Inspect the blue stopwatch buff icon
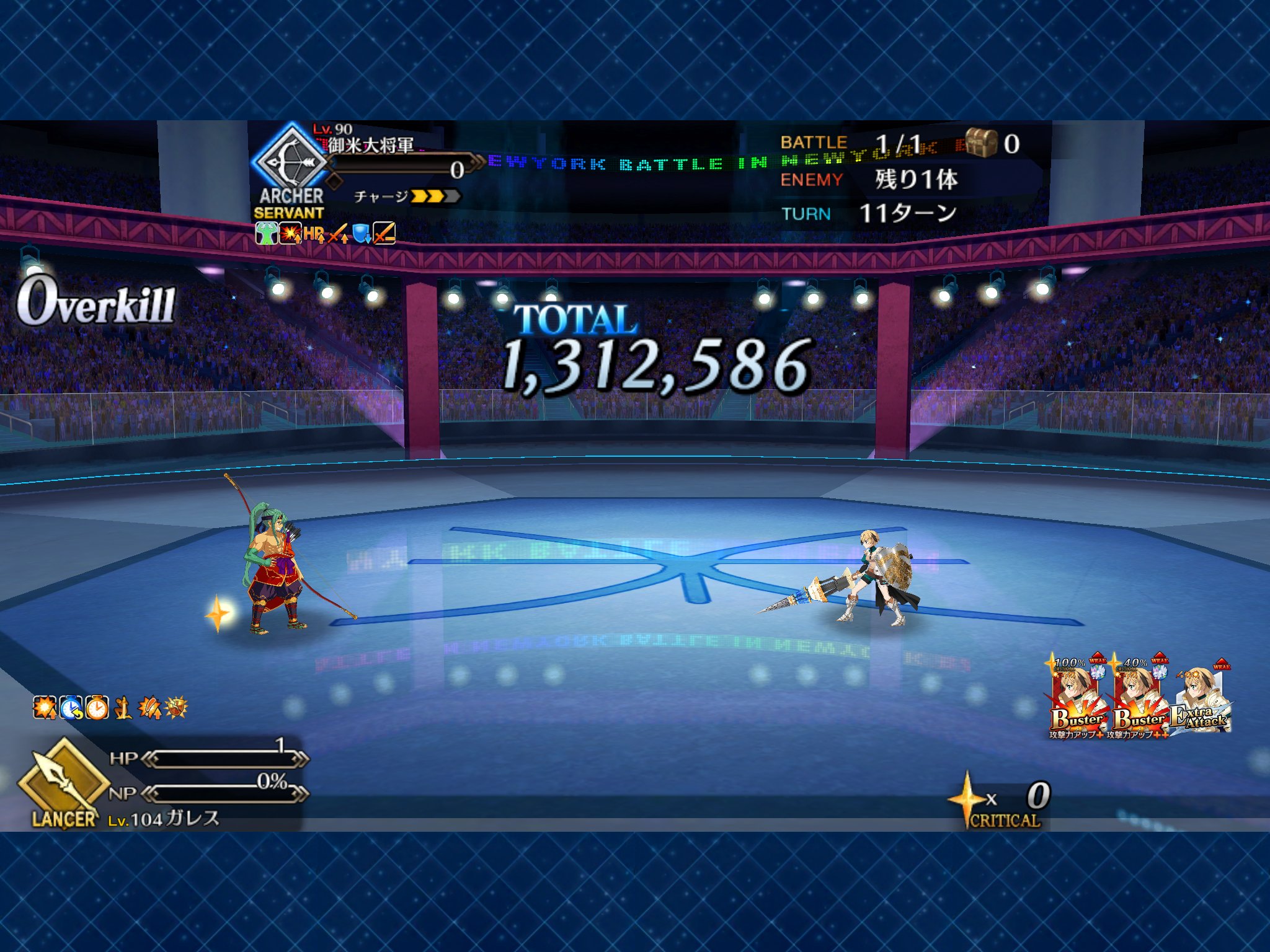Image resolution: width=1270 pixels, height=952 pixels. point(71,708)
